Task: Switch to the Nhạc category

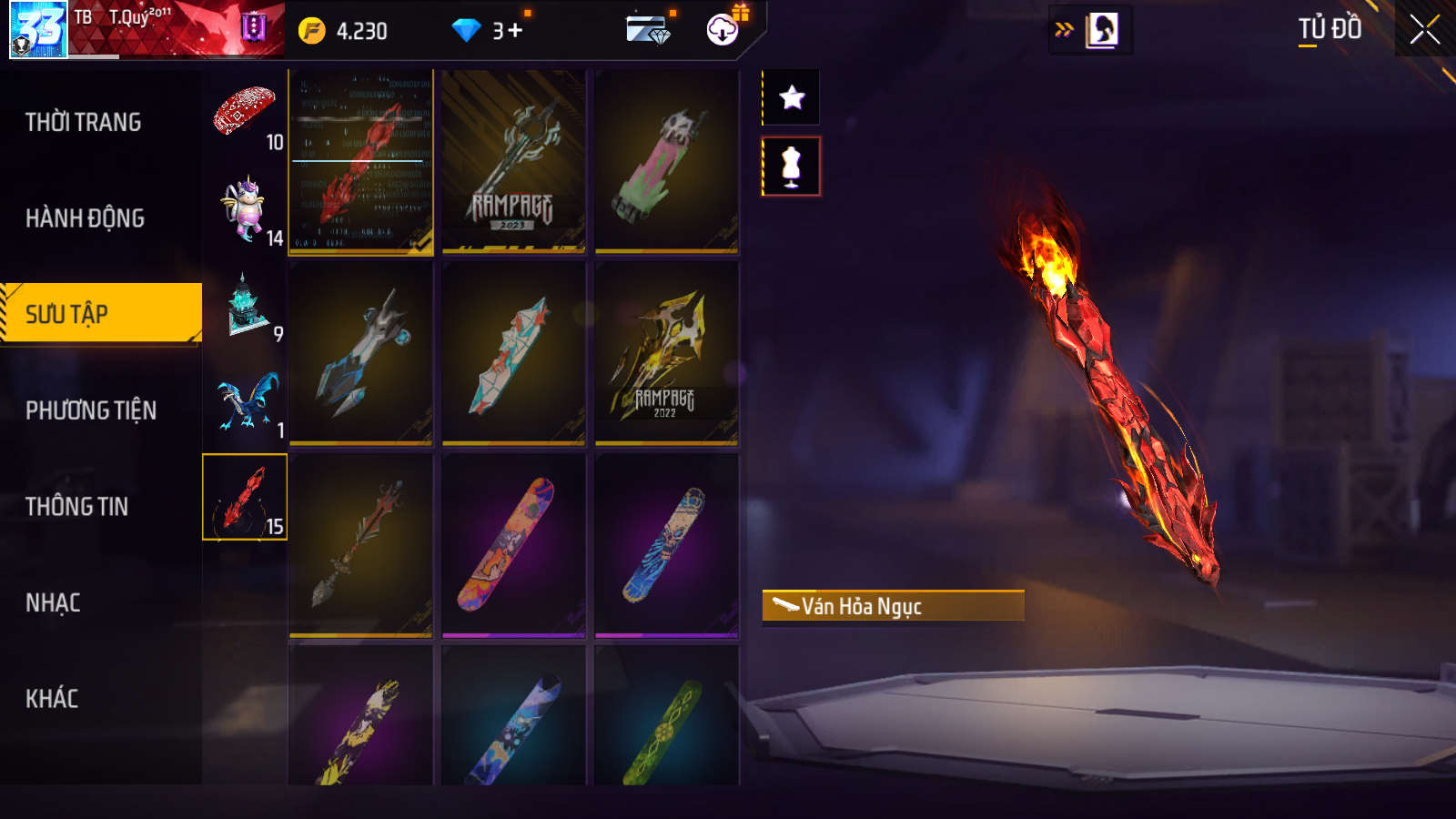Action: point(53,602)
